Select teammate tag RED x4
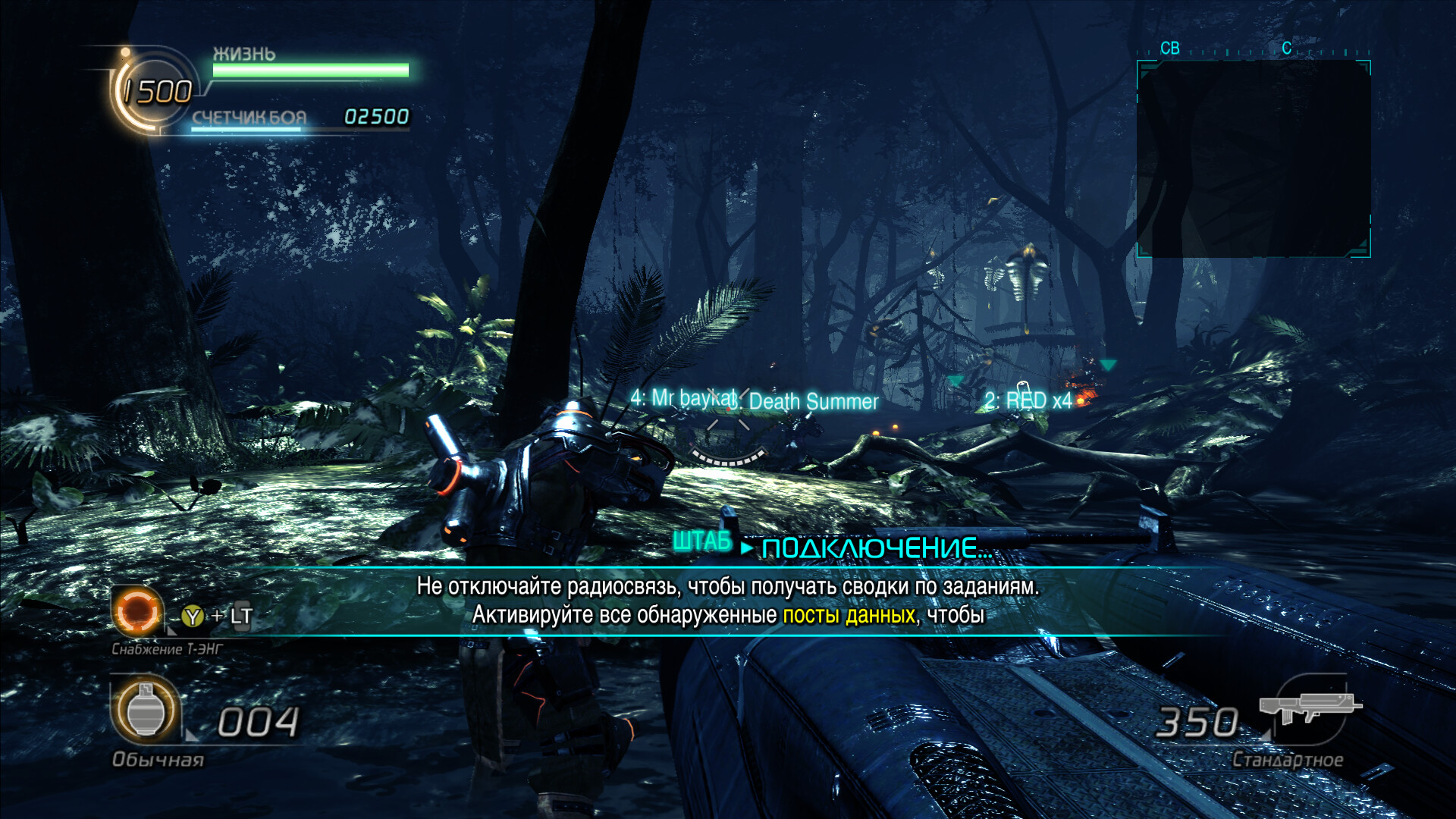Screen dimensions: 1456x819 coord(1028,400)
